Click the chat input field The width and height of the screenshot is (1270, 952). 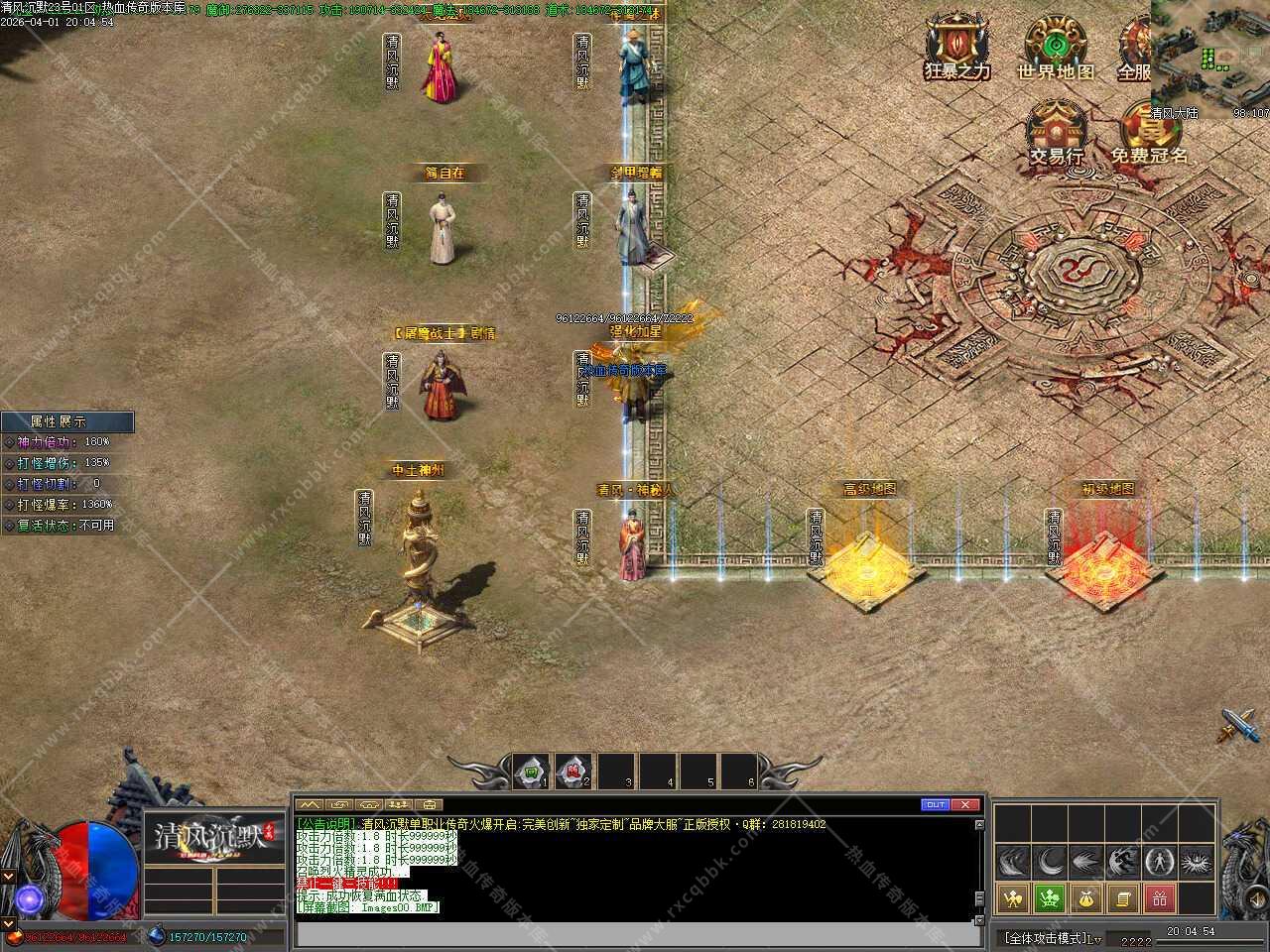pyautogui.click(x=635, y=933)
